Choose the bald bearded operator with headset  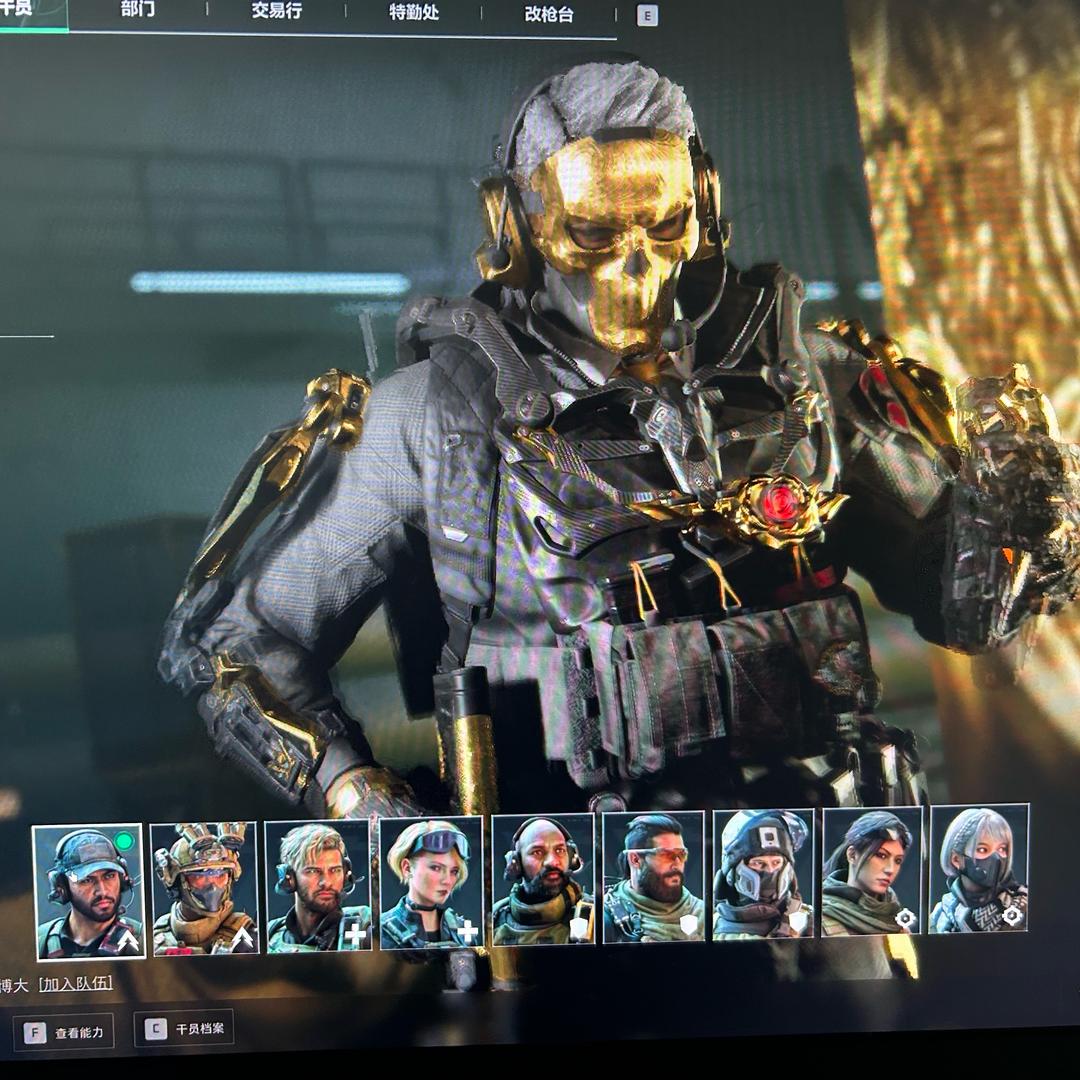click(x=544, y=880)
